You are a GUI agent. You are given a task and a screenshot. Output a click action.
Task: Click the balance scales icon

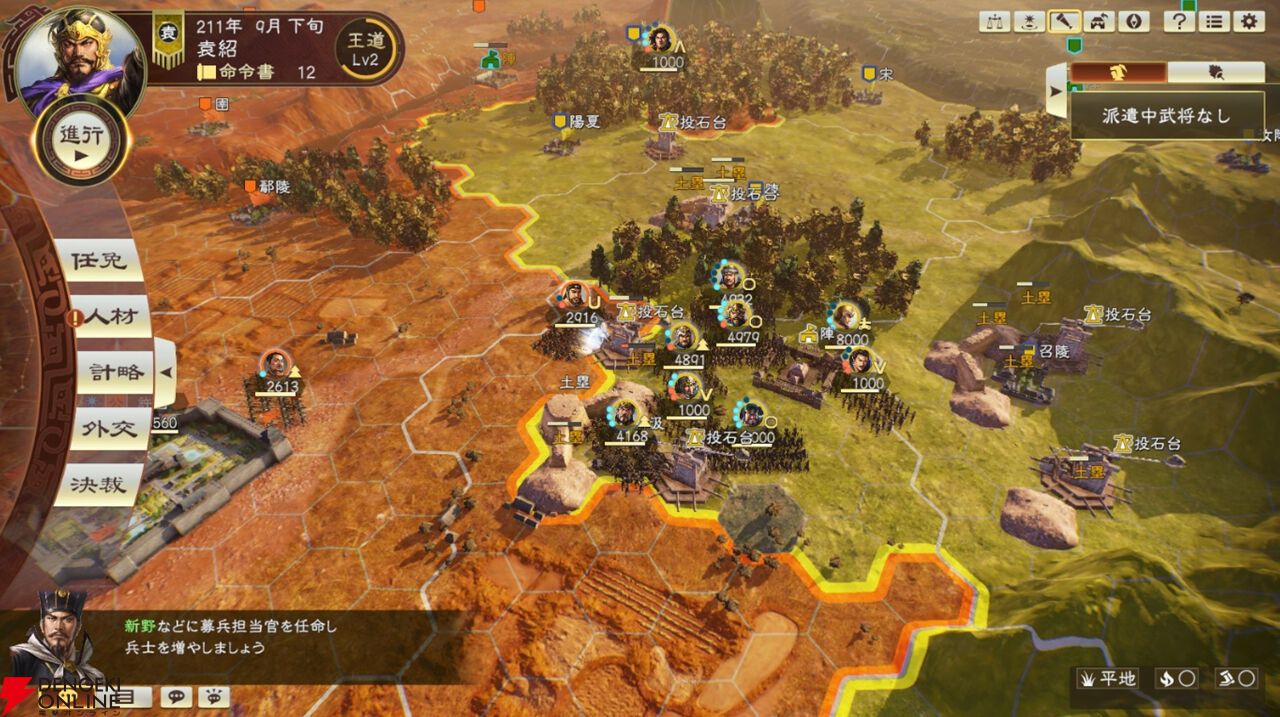(x=995, y=21)
